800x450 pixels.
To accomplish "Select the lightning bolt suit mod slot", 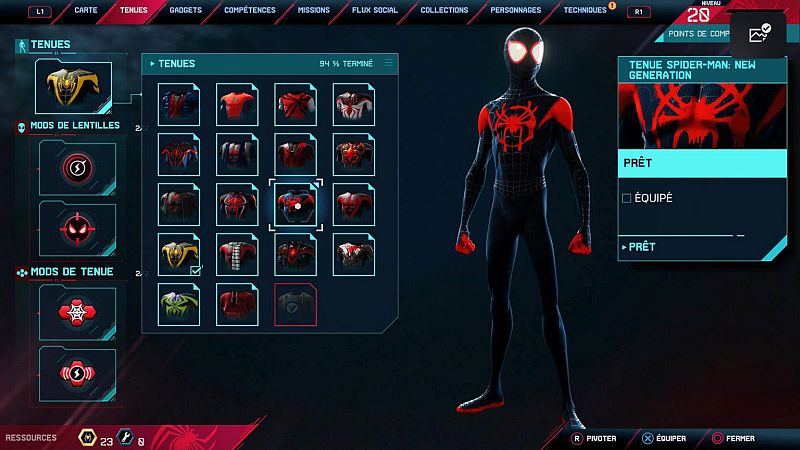I will tap(77, 373).
